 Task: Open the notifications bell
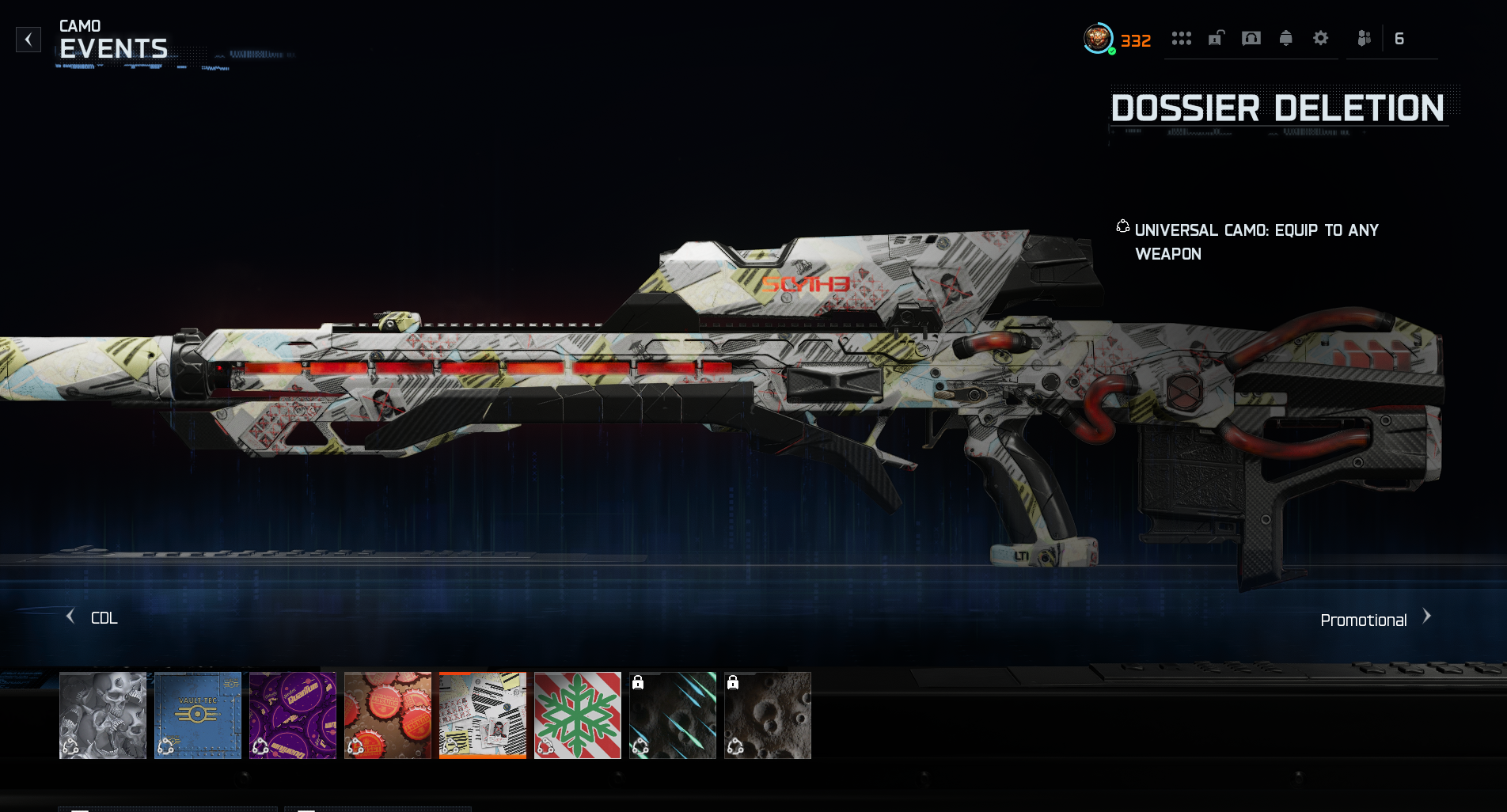click(1286, 38)
